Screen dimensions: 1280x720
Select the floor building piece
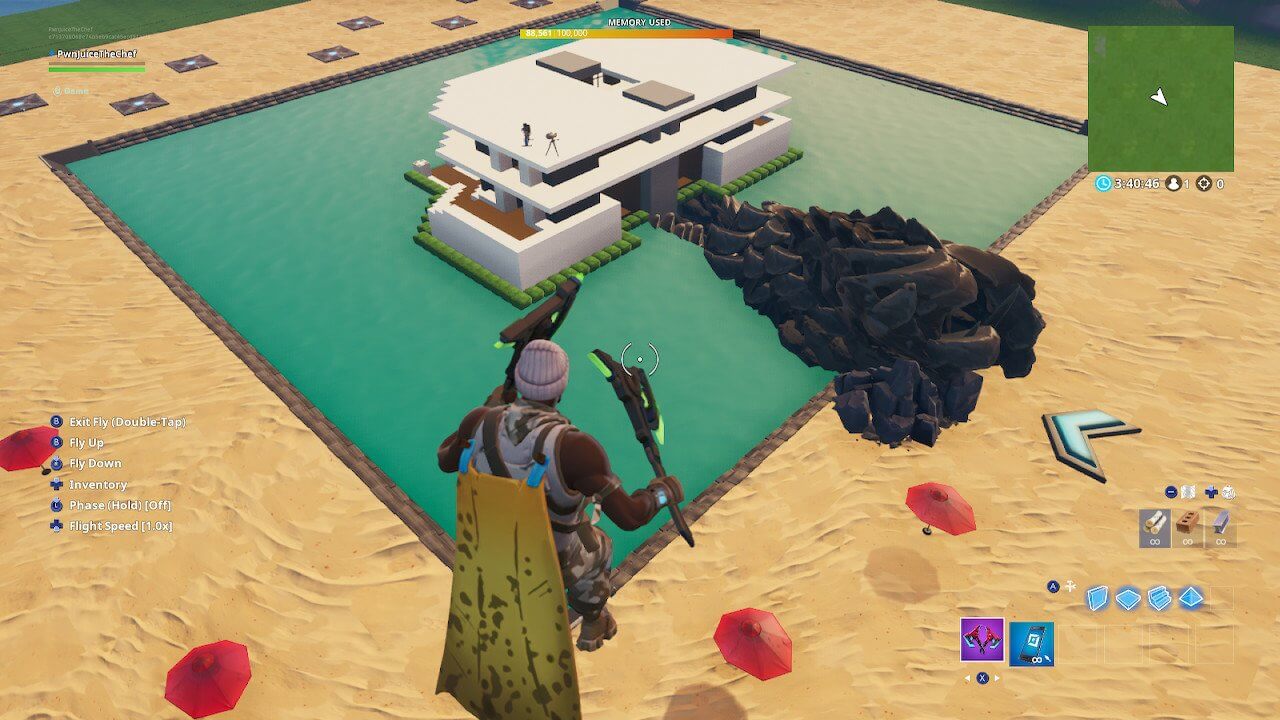[x=1128, y=598]
